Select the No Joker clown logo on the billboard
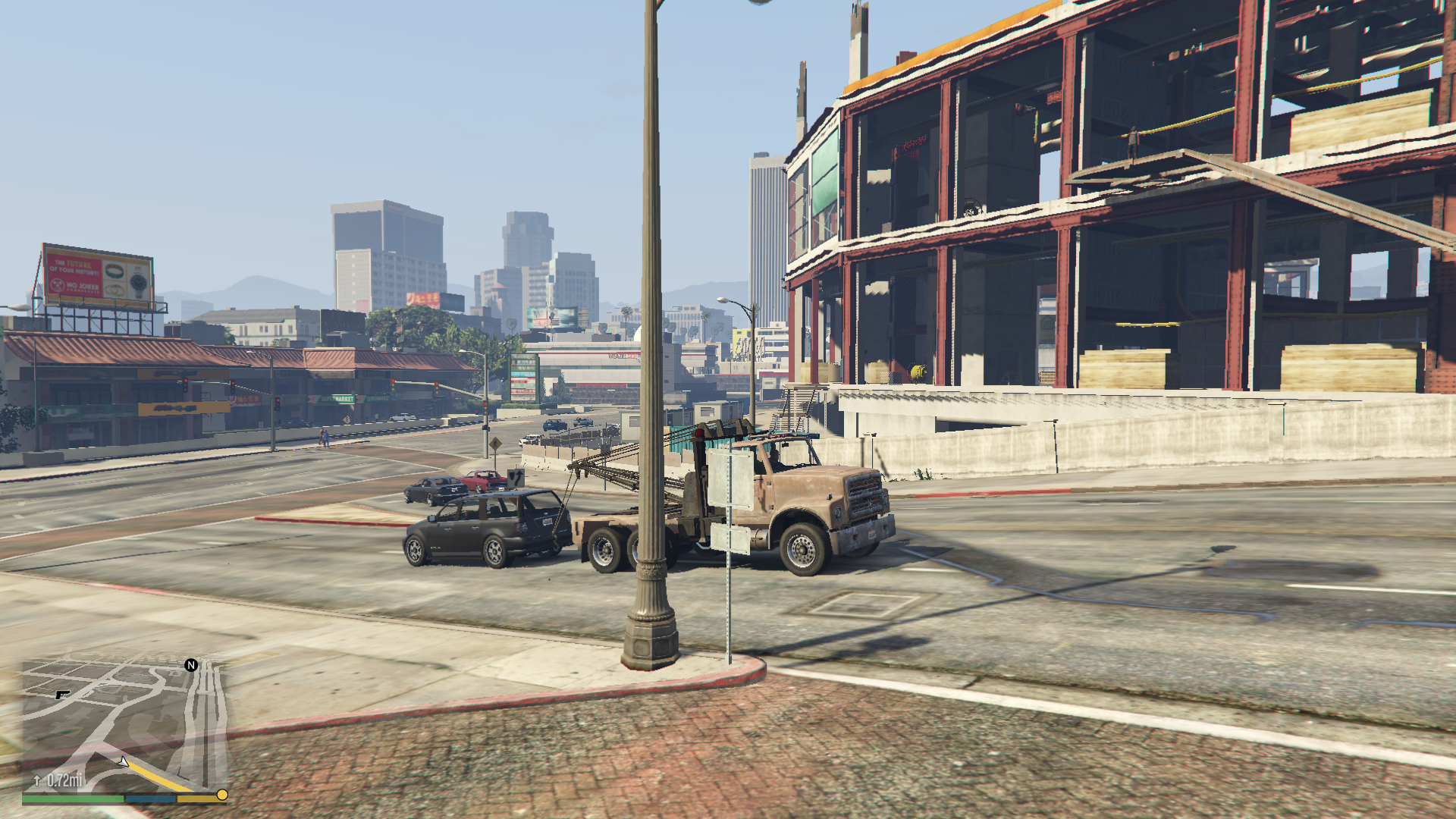1456x819 pixels. pos(58,284)
